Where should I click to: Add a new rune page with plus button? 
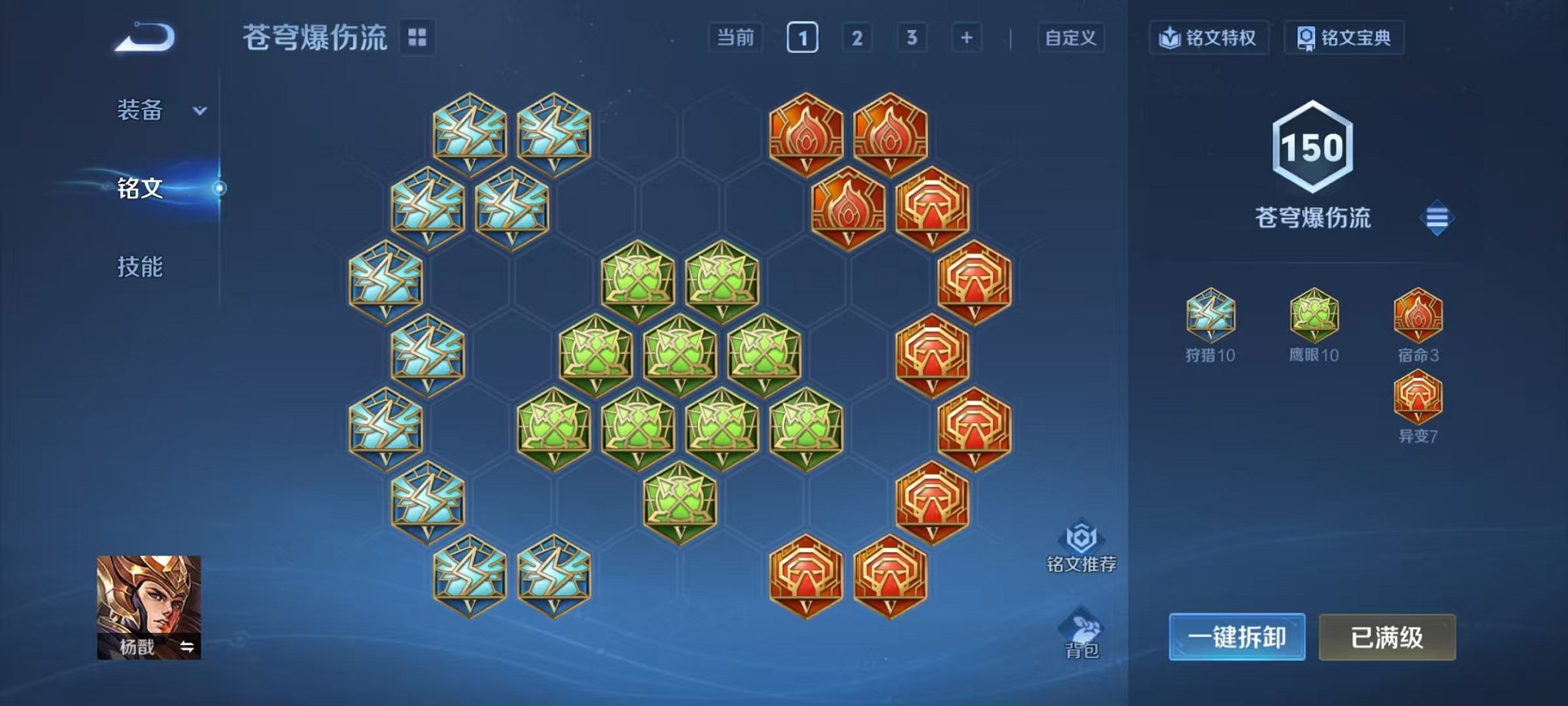click(x=965, y=35)
